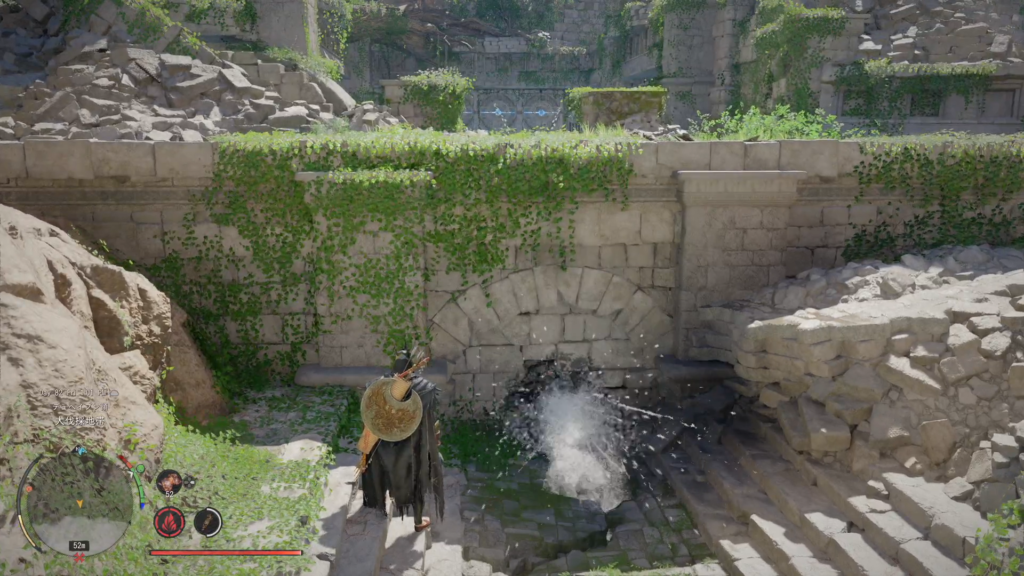Select the red flame ability icon
This screenshot has height=576, width=1024.
point(169,522)
